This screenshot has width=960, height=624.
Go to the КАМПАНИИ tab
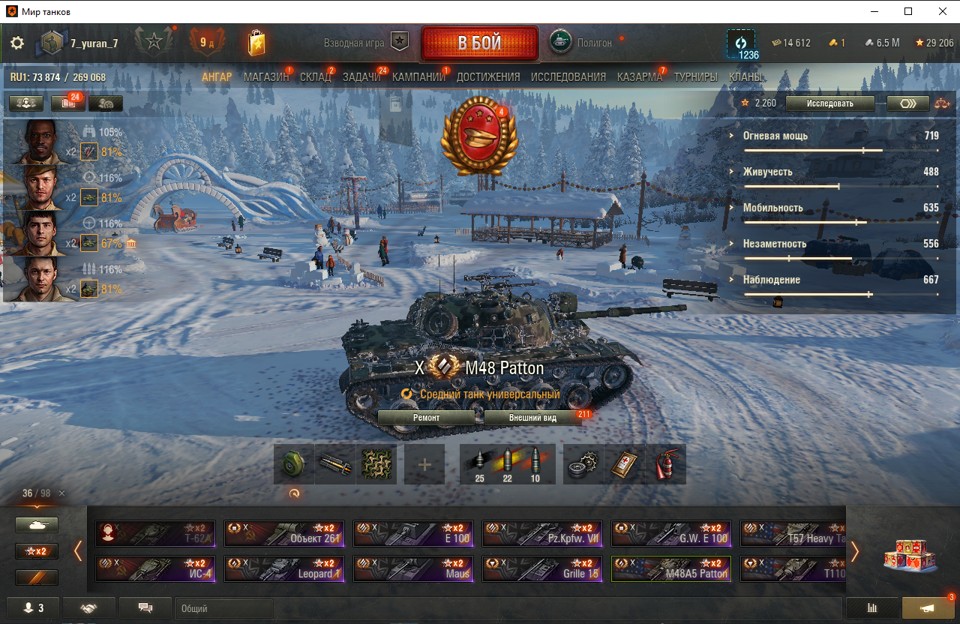coord(418,77)
